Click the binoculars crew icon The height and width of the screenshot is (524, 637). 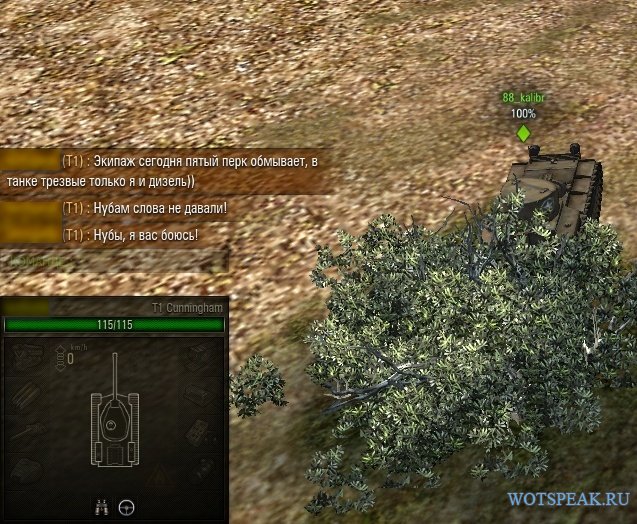pyautogui.click(x=101, y=506)
